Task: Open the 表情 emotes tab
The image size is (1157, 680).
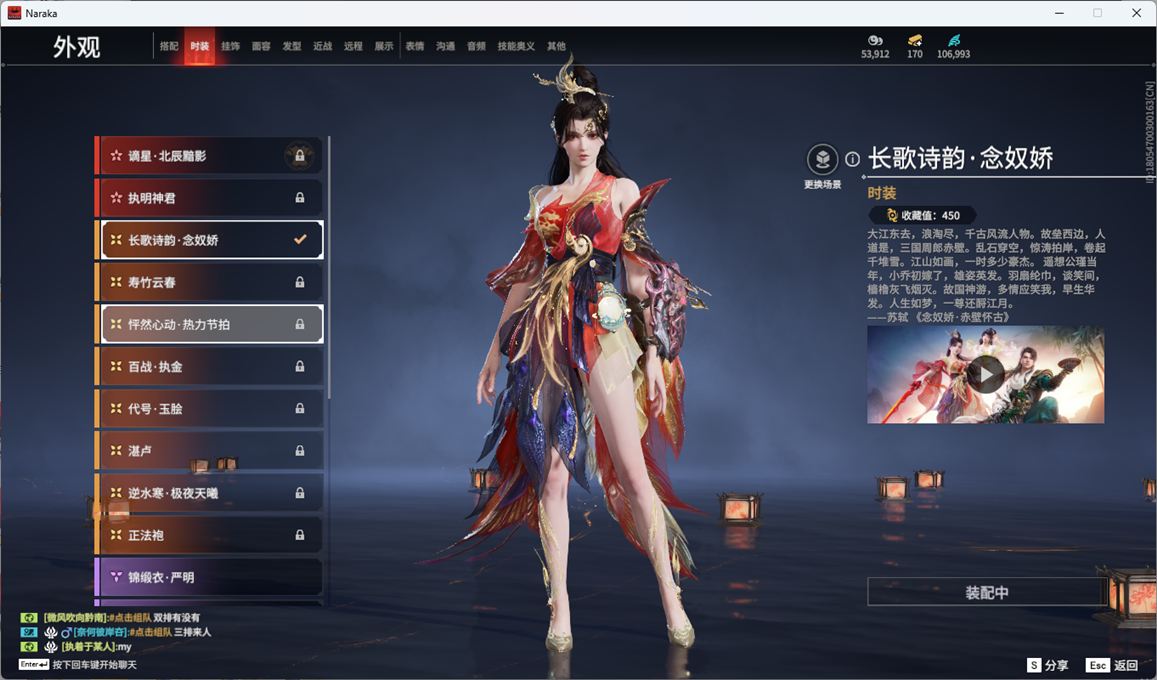Action: coord(415,46)
